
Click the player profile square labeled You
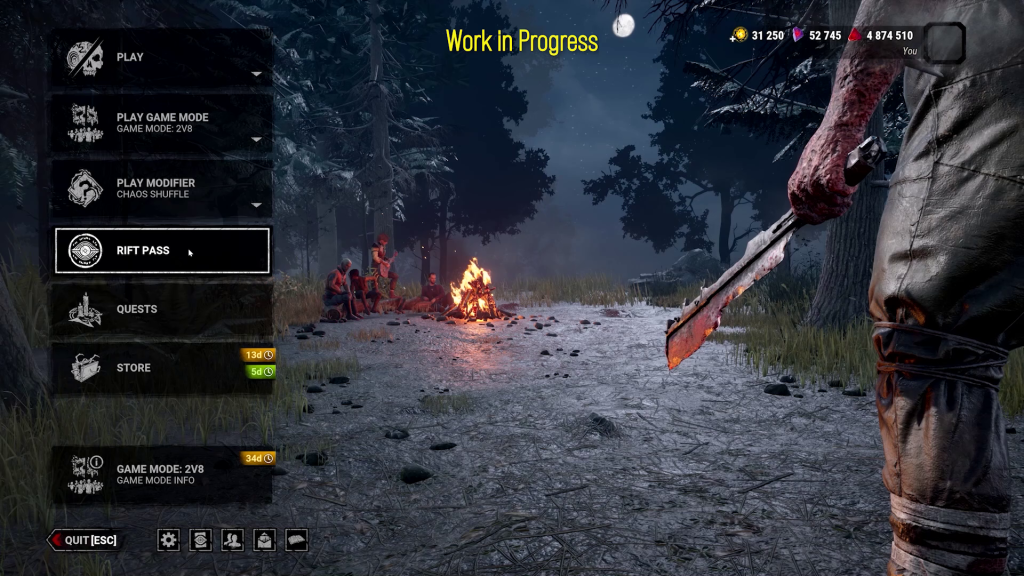(945, 44)
